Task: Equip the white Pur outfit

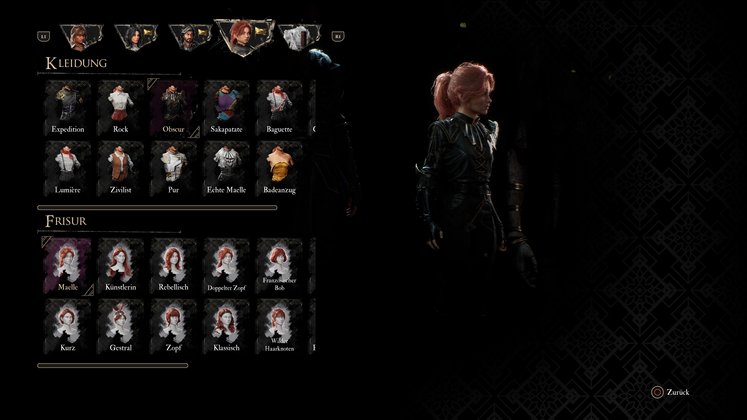Action: point(172,166)
